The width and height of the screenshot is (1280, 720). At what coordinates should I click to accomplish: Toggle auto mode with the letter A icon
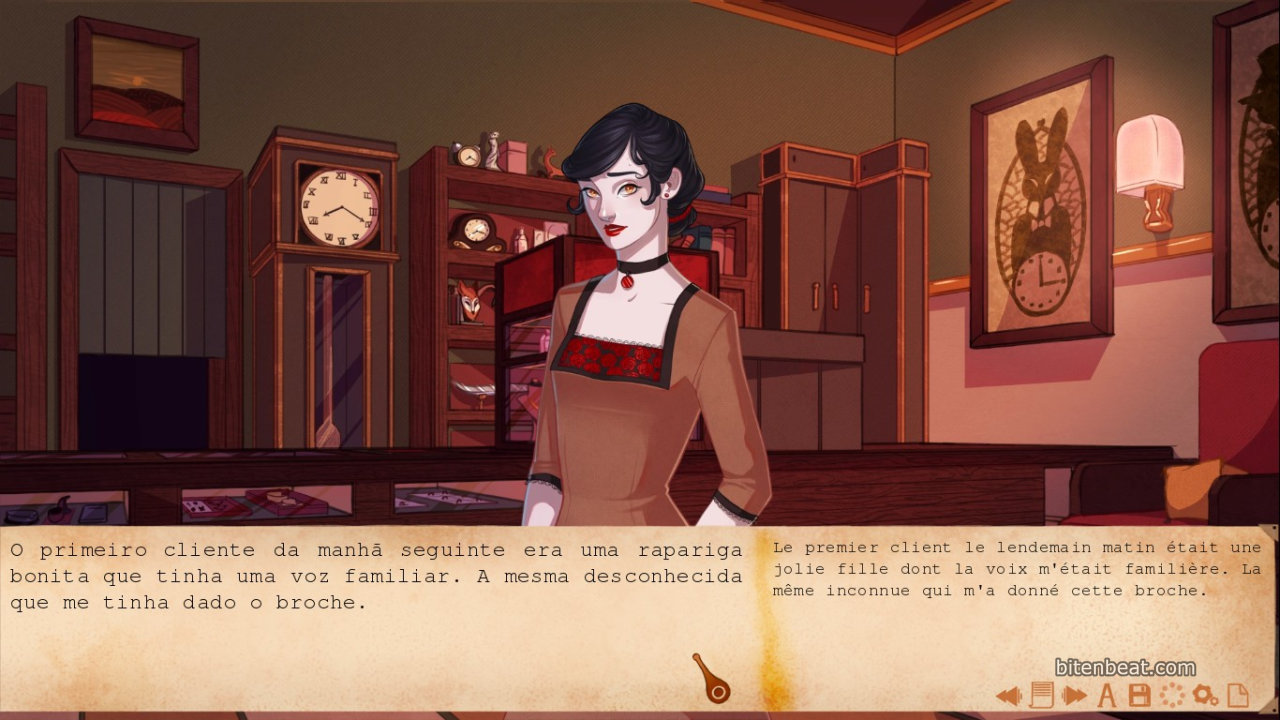(x=1107, y=695)
